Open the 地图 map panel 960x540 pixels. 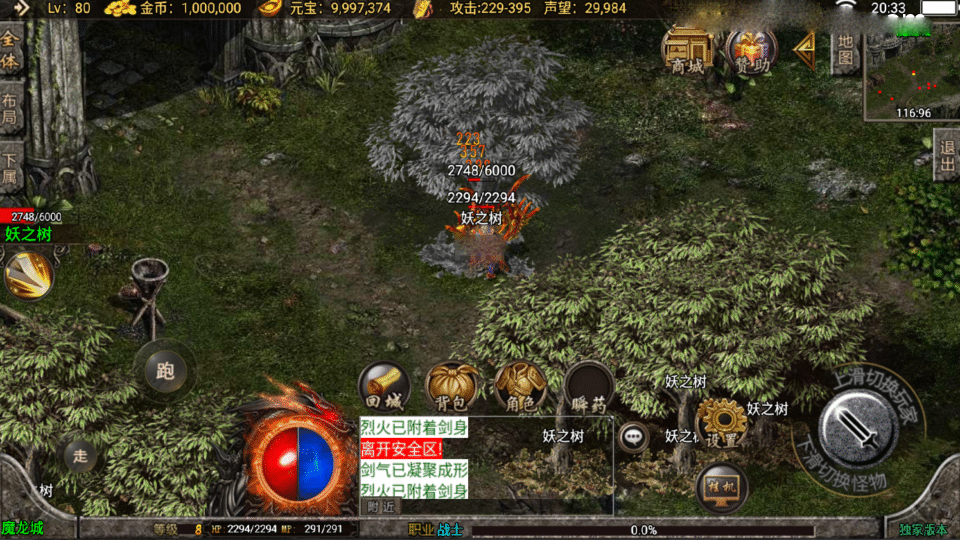click(x=845, y=50)
